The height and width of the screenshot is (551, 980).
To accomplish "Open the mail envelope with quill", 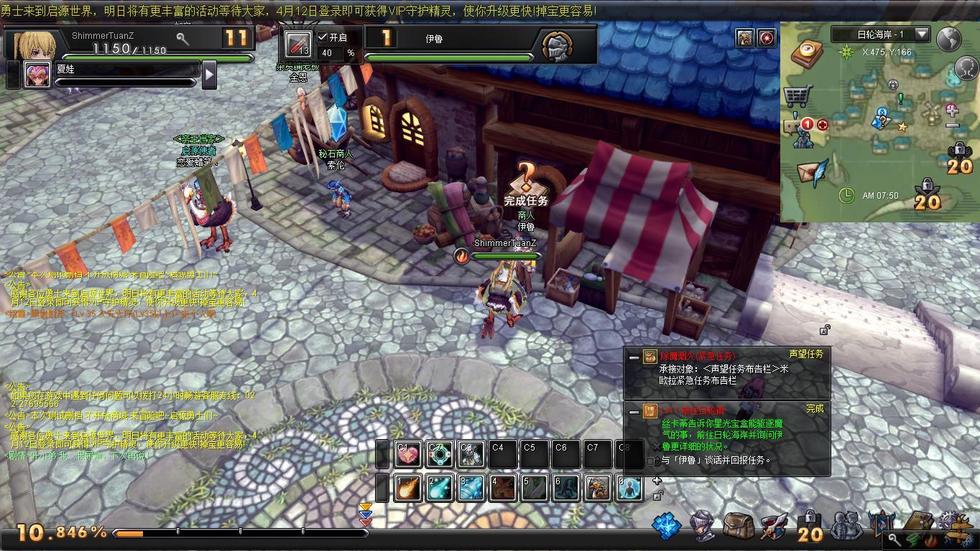I will (811, 172).
